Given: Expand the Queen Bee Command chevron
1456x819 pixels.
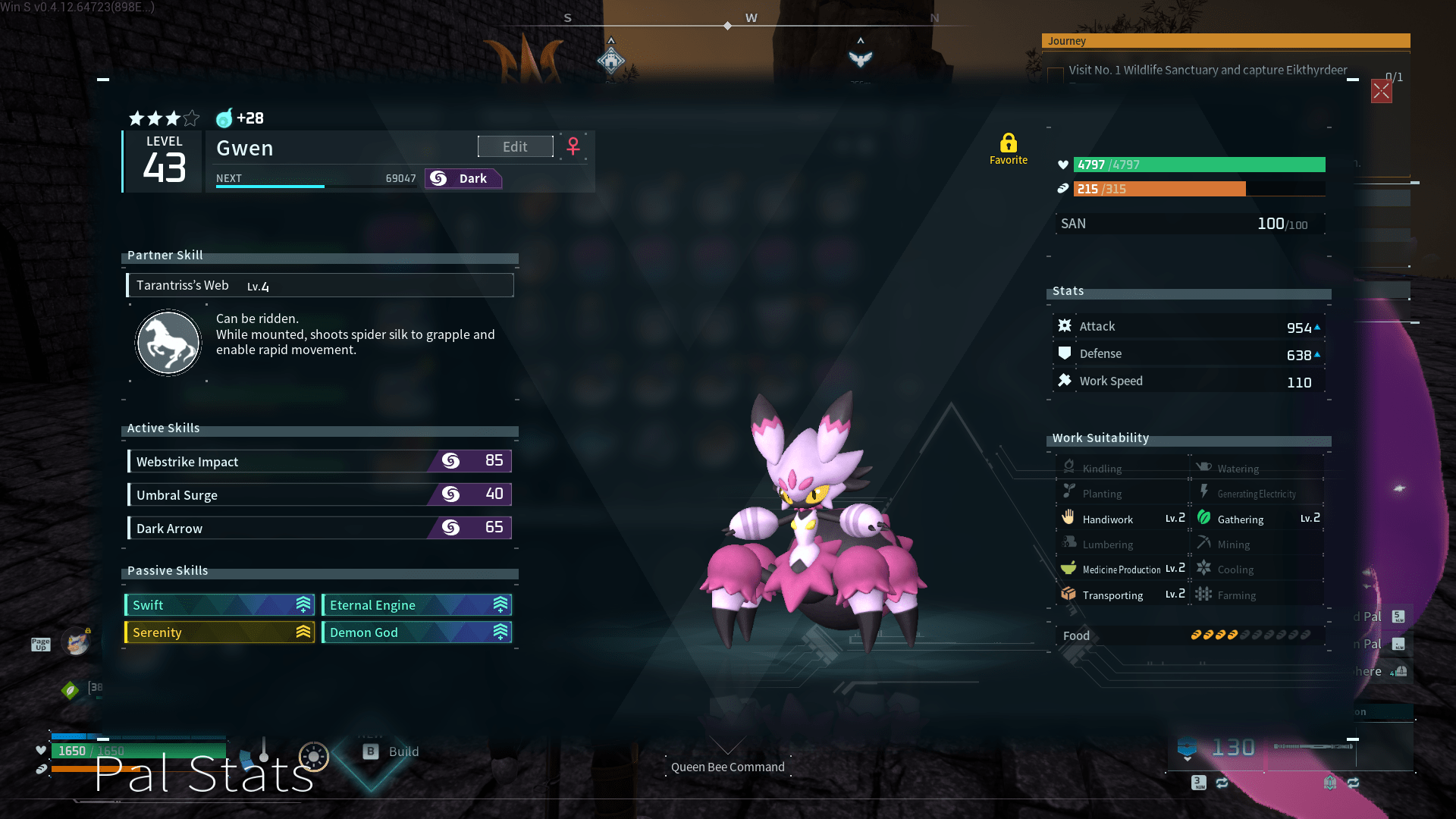Looking at the screenshot, I should pyautogui.click(x=727, y=746).
